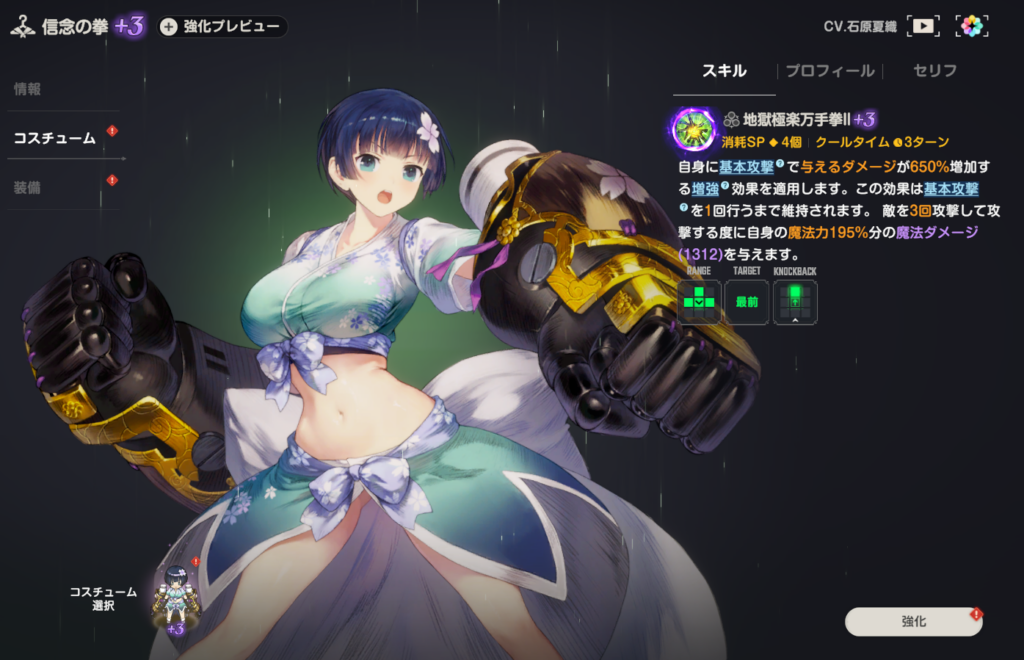Open the rainbow flower icon button
1024x660 pixels.
pyautogui.click(x=971, y=27)
